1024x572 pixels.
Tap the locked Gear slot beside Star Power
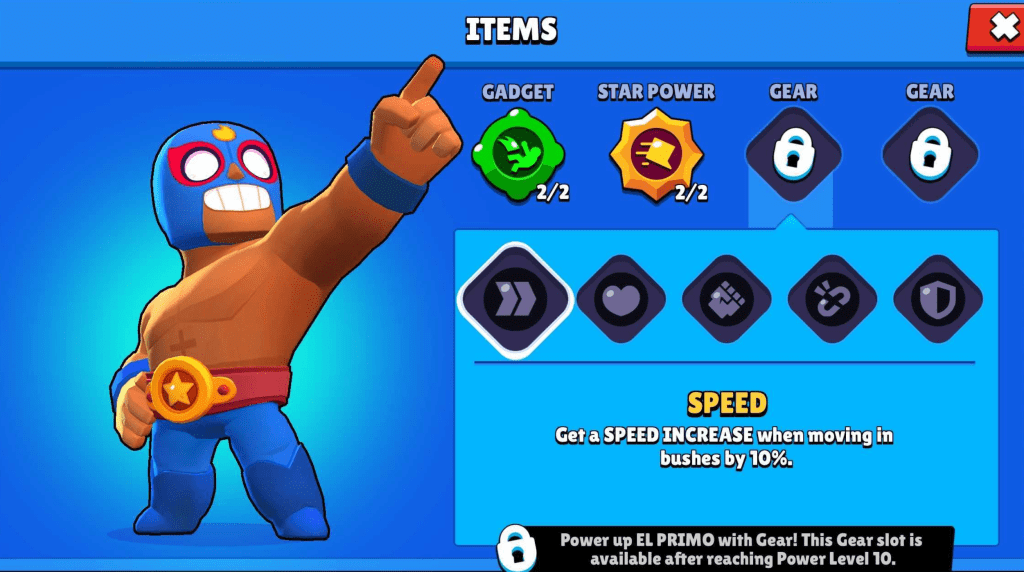point(793,155)
